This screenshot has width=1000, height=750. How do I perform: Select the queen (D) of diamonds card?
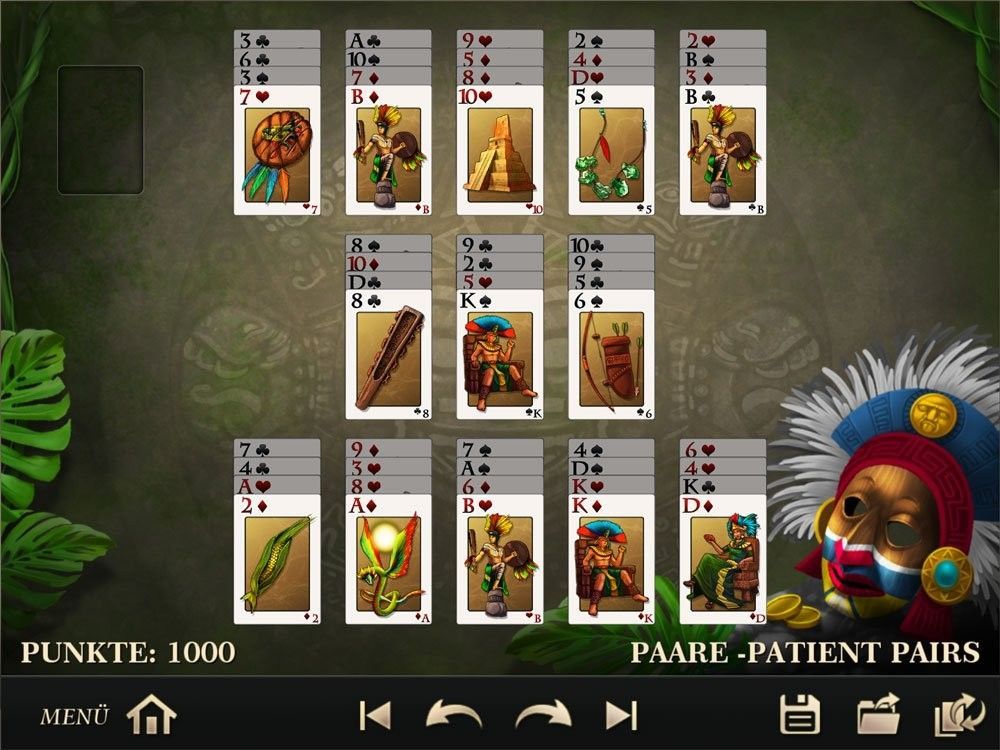pyautogui.click(x=722, y=560)
